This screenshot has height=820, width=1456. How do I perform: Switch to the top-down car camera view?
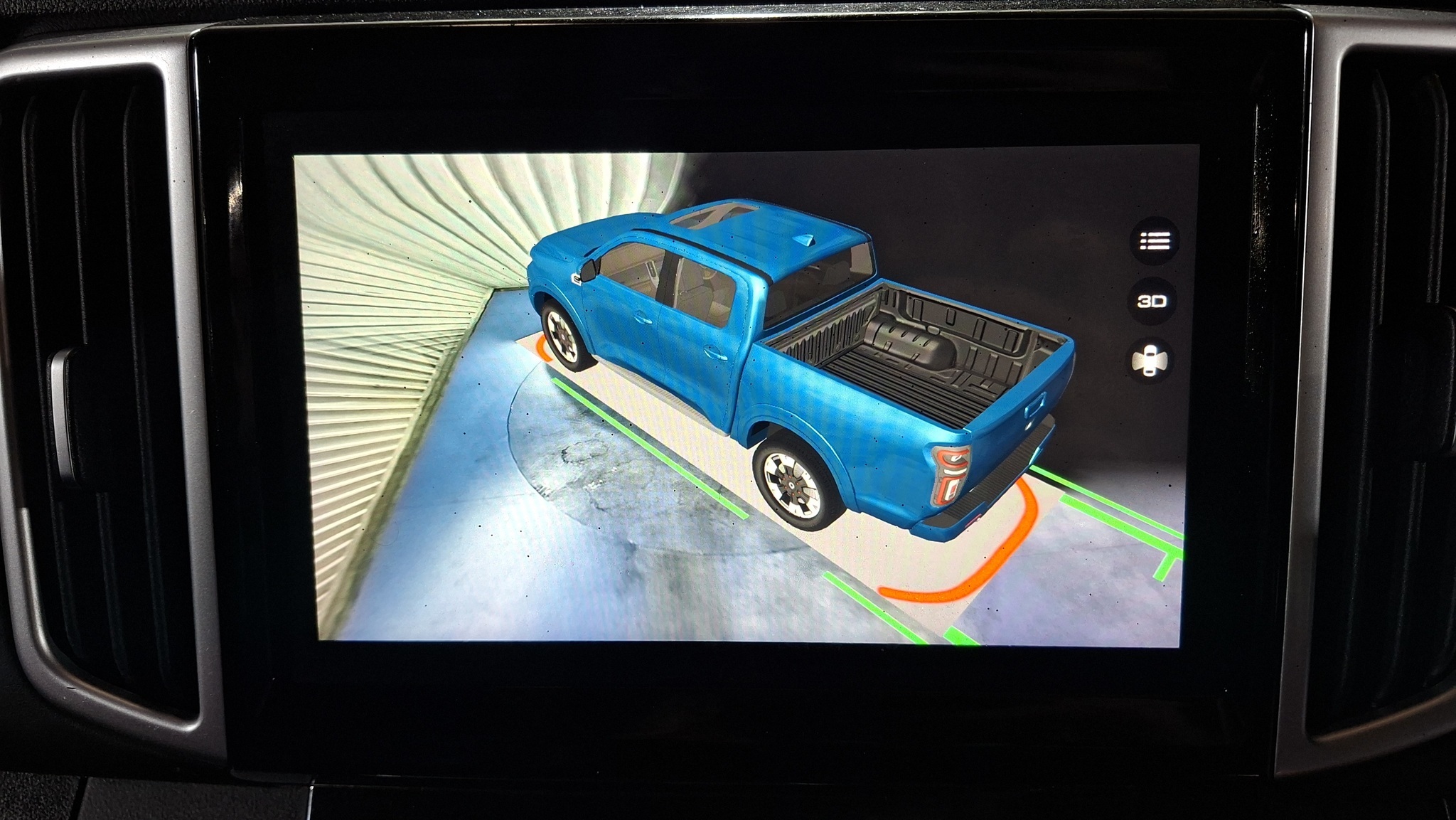click(1150, 361)
